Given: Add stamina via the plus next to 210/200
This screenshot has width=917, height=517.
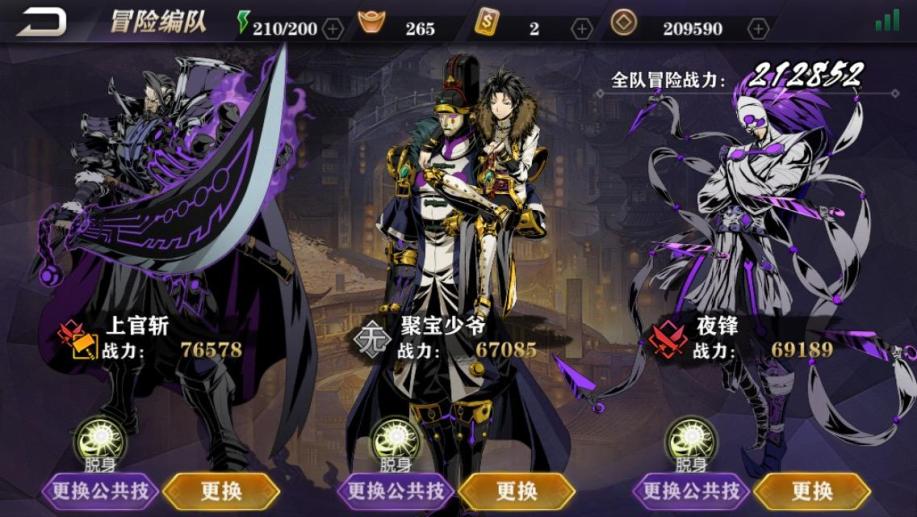Looking at the screenshot, I should [333, 28].
